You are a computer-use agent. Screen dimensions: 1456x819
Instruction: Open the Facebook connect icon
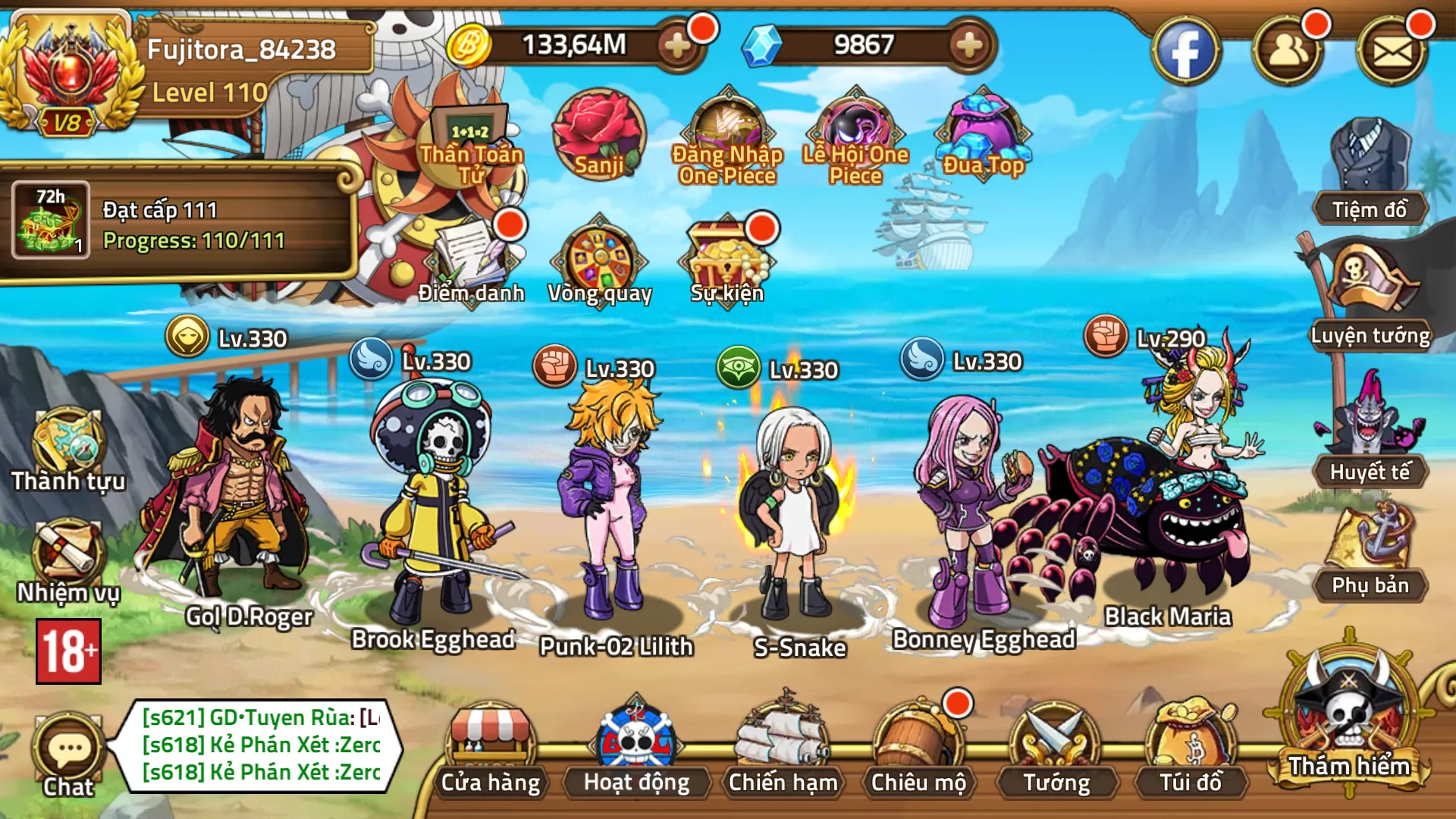pyautogui.click(x=1188, y=49)
